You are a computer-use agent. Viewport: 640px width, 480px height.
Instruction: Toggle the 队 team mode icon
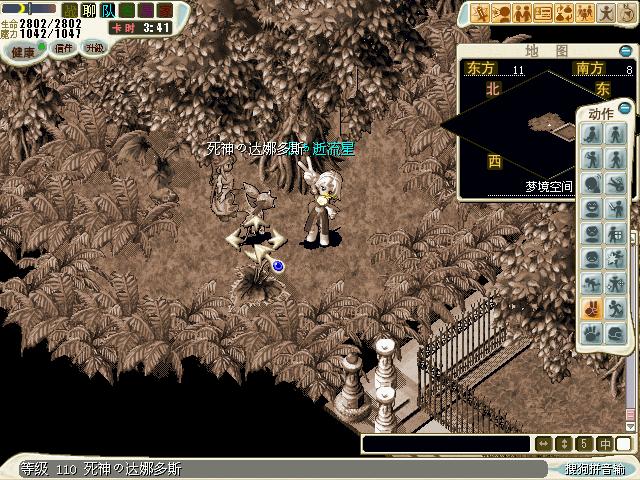pyautogui.click(x=106, y=11)
